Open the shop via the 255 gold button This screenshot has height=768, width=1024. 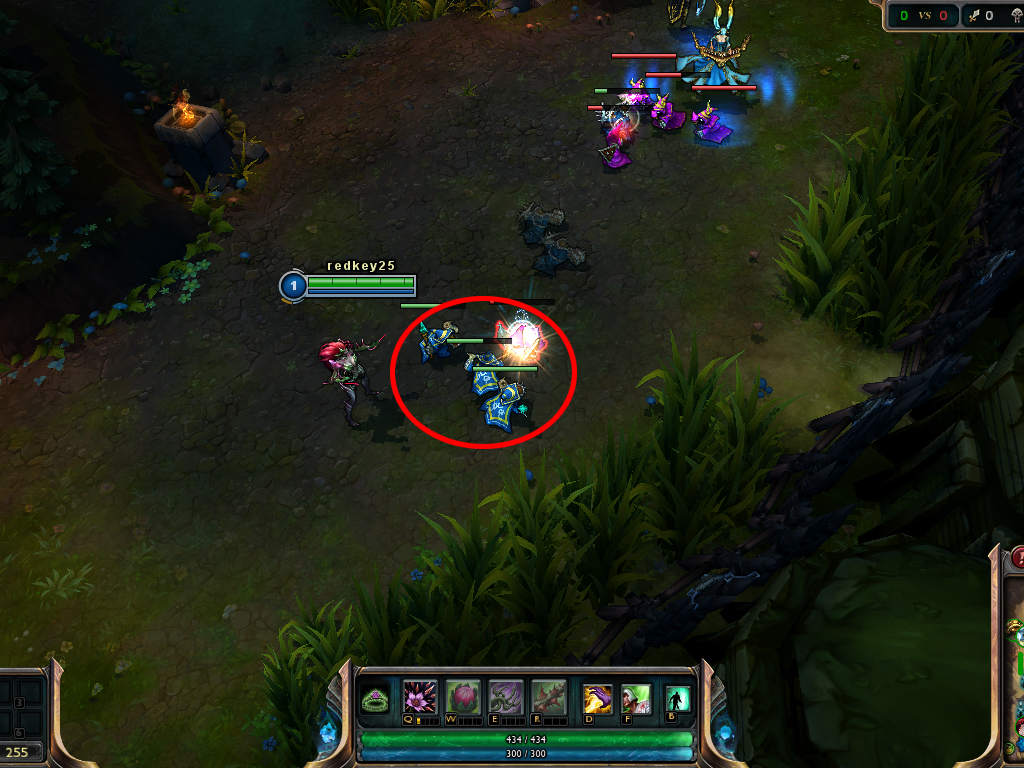pyautogui.click(x=19, y=752)
